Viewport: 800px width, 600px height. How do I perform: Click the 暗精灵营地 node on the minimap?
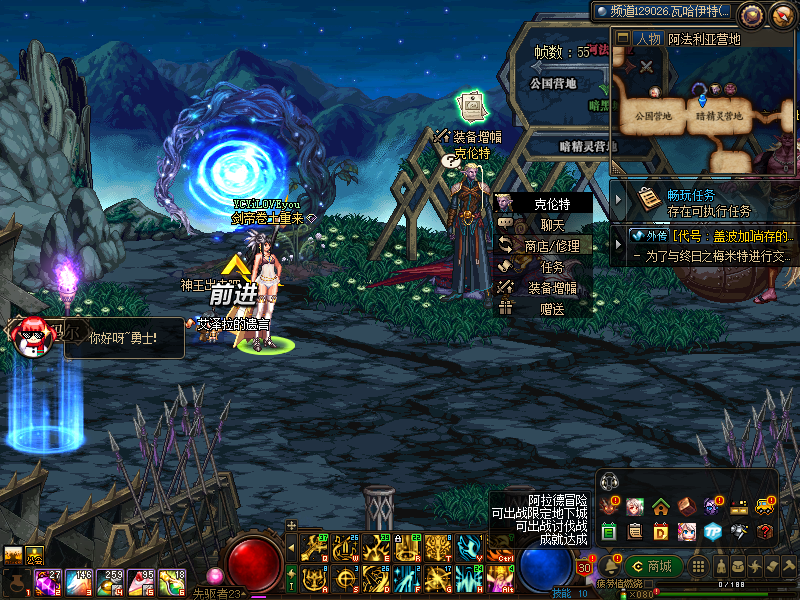tap(717, 116)
